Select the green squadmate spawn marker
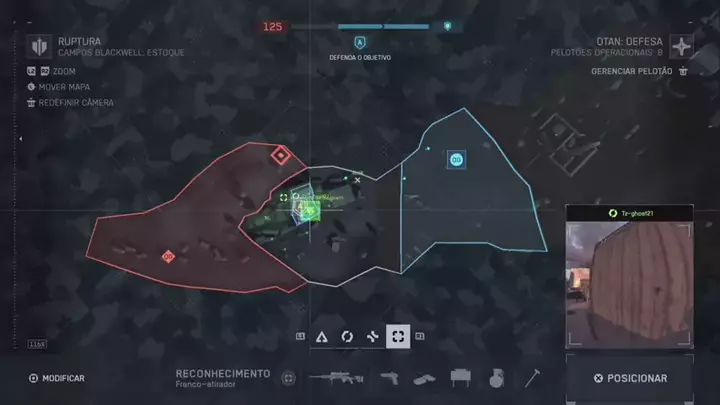The width and height of the screenshot is (720, 405). point(309,210)
